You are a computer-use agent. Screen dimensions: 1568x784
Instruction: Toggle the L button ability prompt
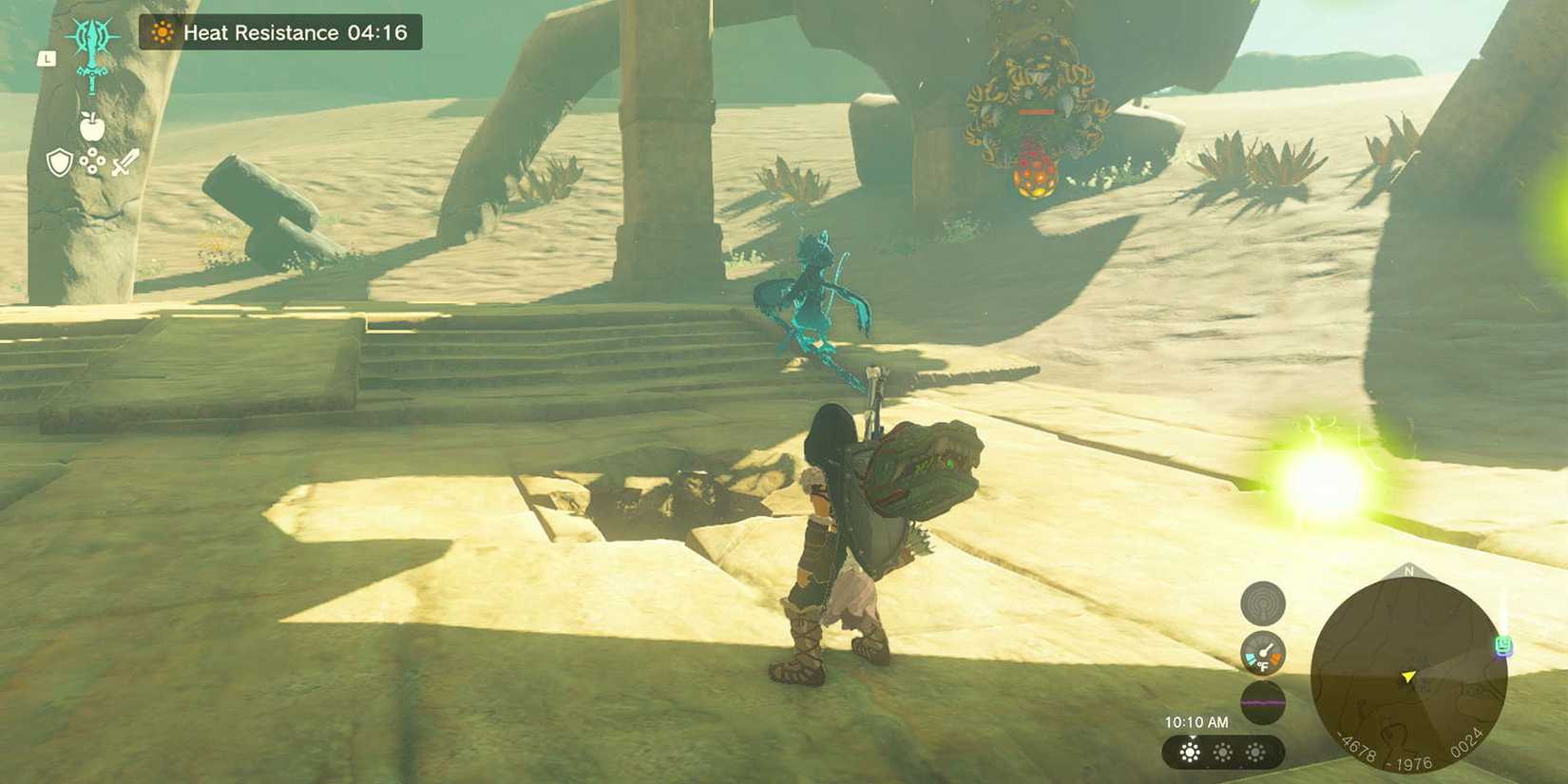(x=48, y=58)
